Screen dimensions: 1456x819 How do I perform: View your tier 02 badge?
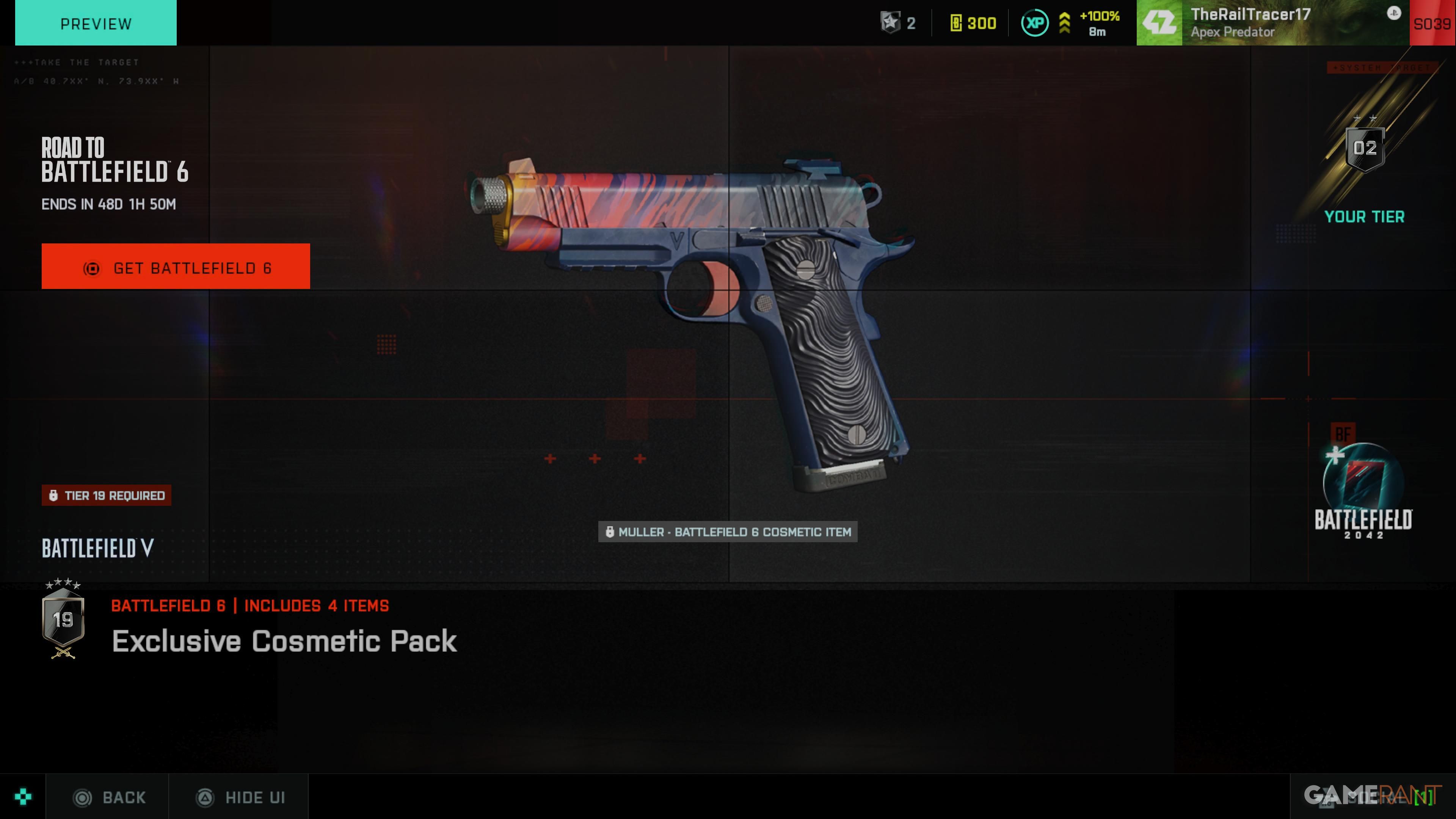[x=1365, y=149]
